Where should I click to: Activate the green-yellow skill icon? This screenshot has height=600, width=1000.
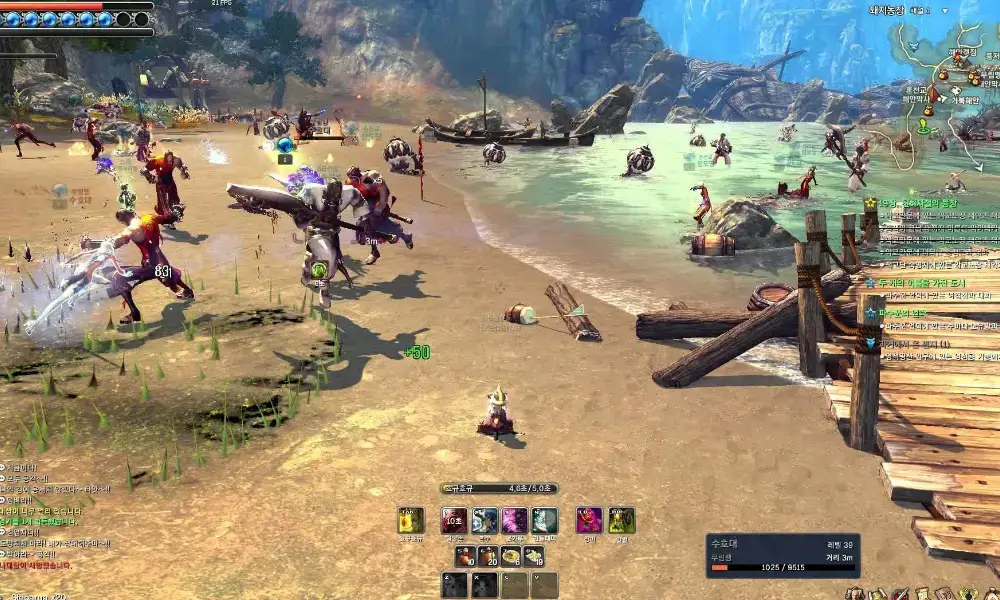(x=621, y=520)
